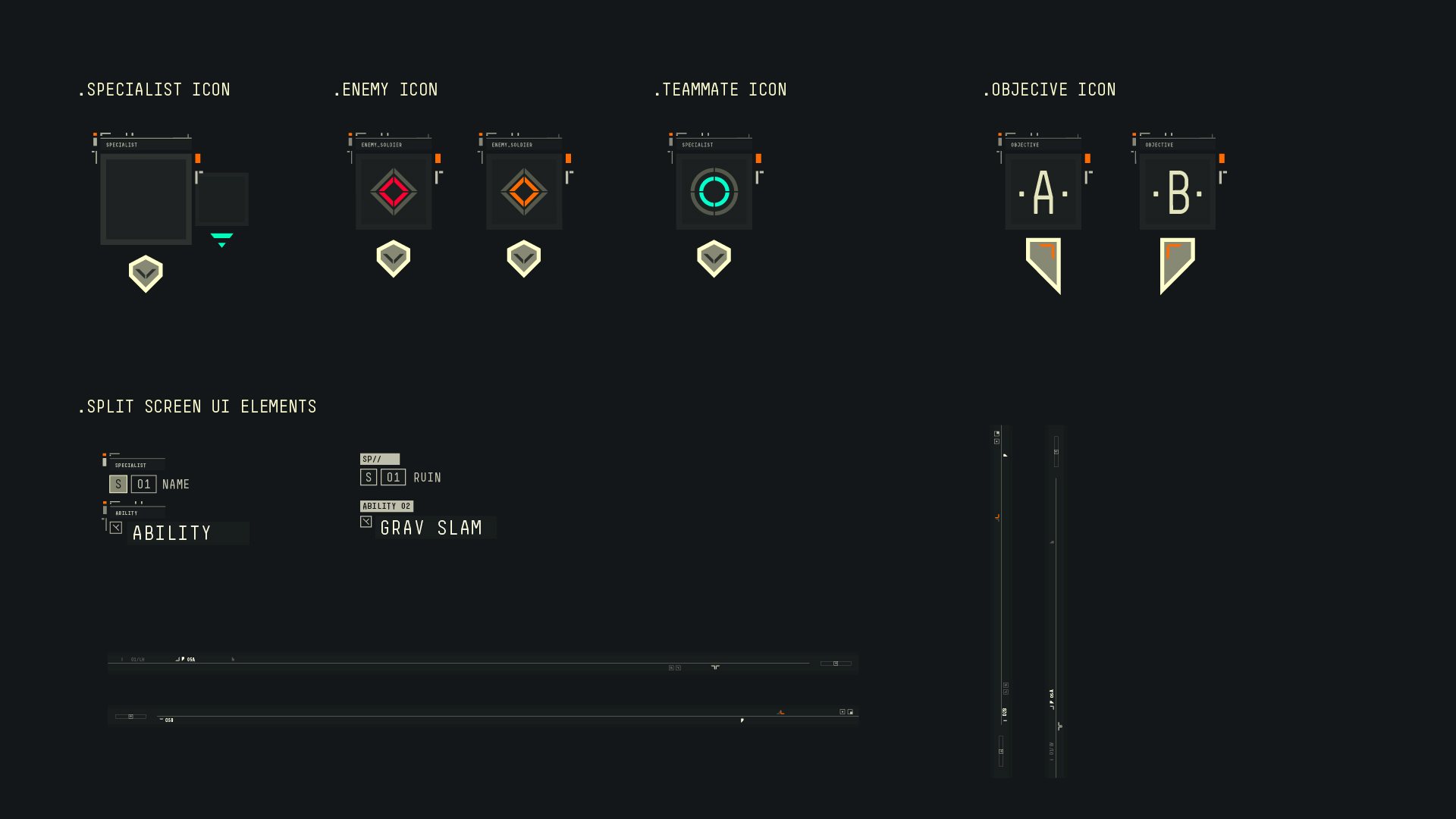Image resolution: width=1456 pixels, height=819 pixels.
Task: Select the orange diamond enemy soldier icon
Action: pyautogui.click(x=524, y=192)
